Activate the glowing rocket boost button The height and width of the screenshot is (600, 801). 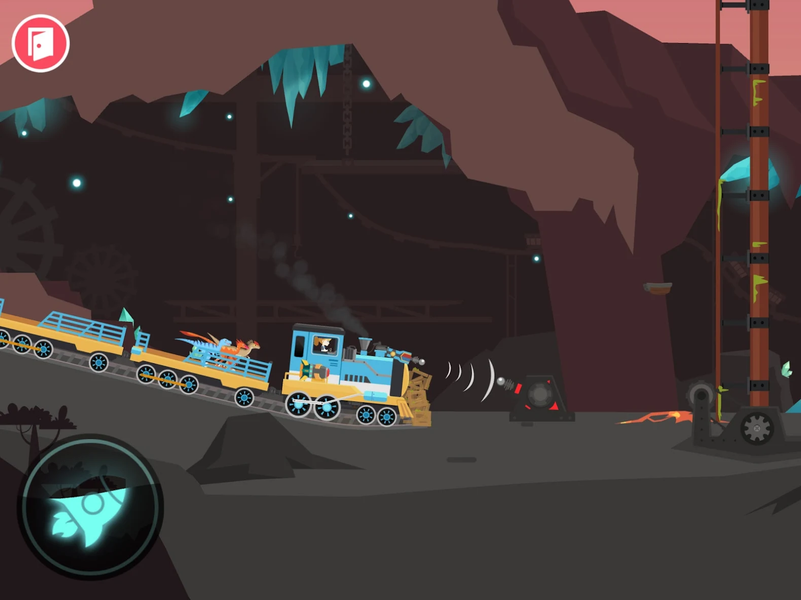88,507
